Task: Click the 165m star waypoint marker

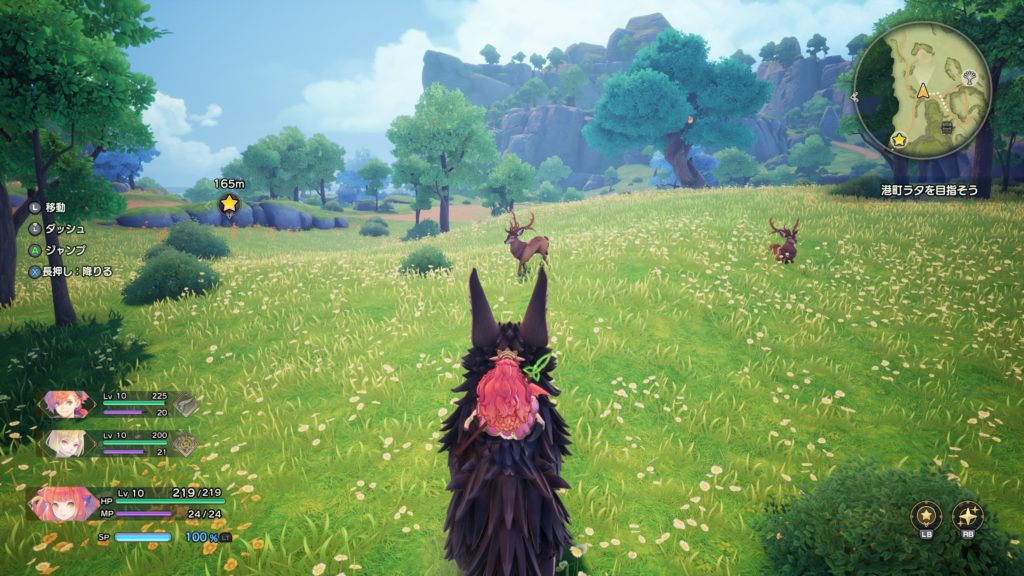Action: pos(229,204)
